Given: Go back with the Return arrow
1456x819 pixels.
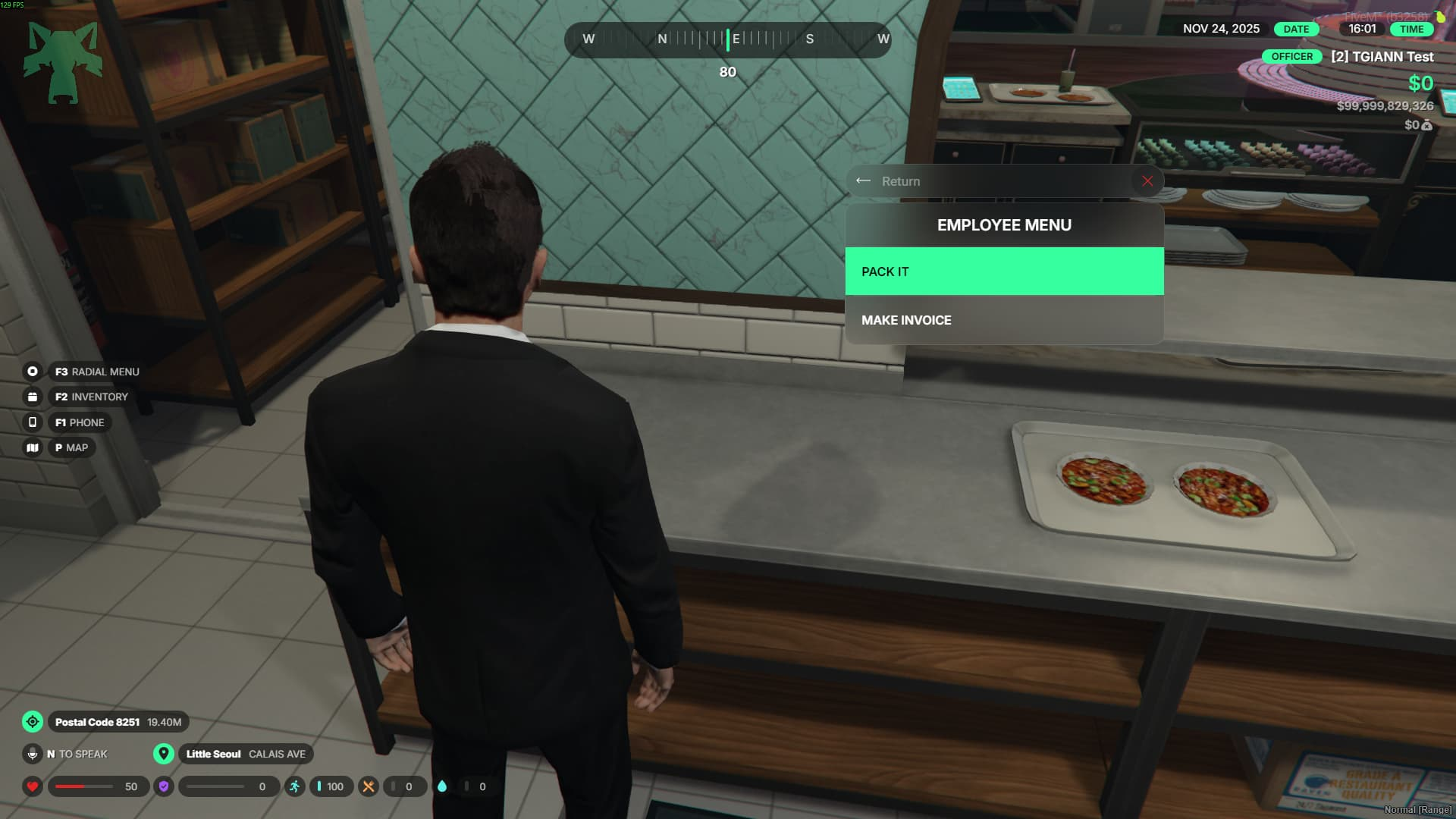Looking at the screenshot, I should pyautogui.click(x=864, y=181).
